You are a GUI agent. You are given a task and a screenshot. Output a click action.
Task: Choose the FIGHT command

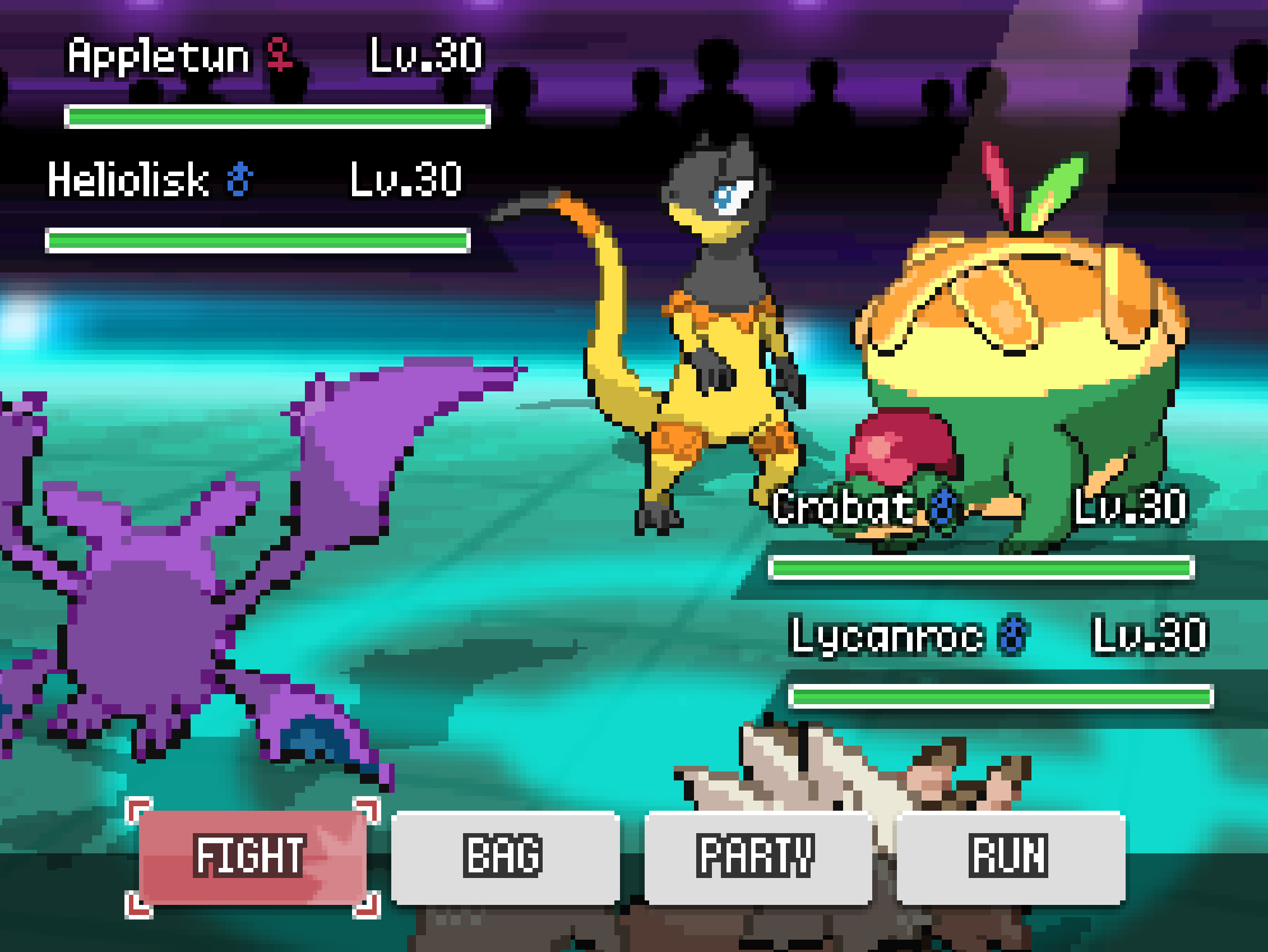(x=252, y=857)
